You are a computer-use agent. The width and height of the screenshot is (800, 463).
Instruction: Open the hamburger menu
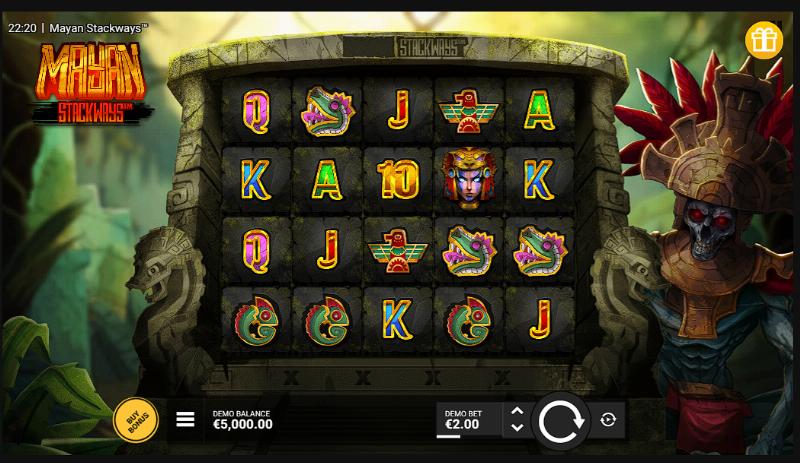185,420
